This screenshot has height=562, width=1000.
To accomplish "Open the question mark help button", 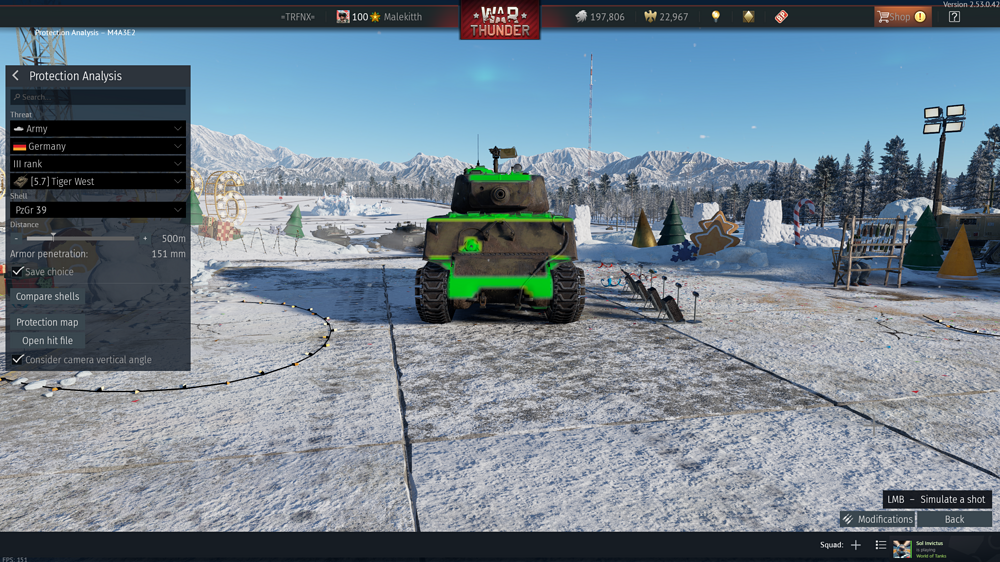I will (954, 17).
